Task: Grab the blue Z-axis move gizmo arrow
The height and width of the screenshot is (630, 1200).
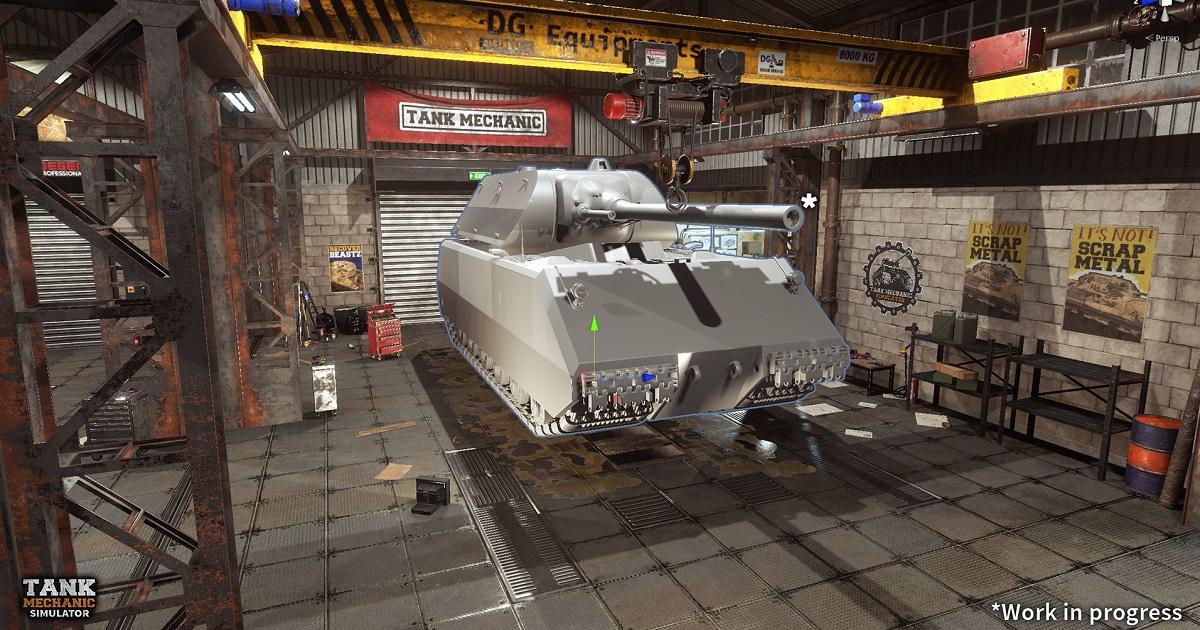Action: (649, 378)
